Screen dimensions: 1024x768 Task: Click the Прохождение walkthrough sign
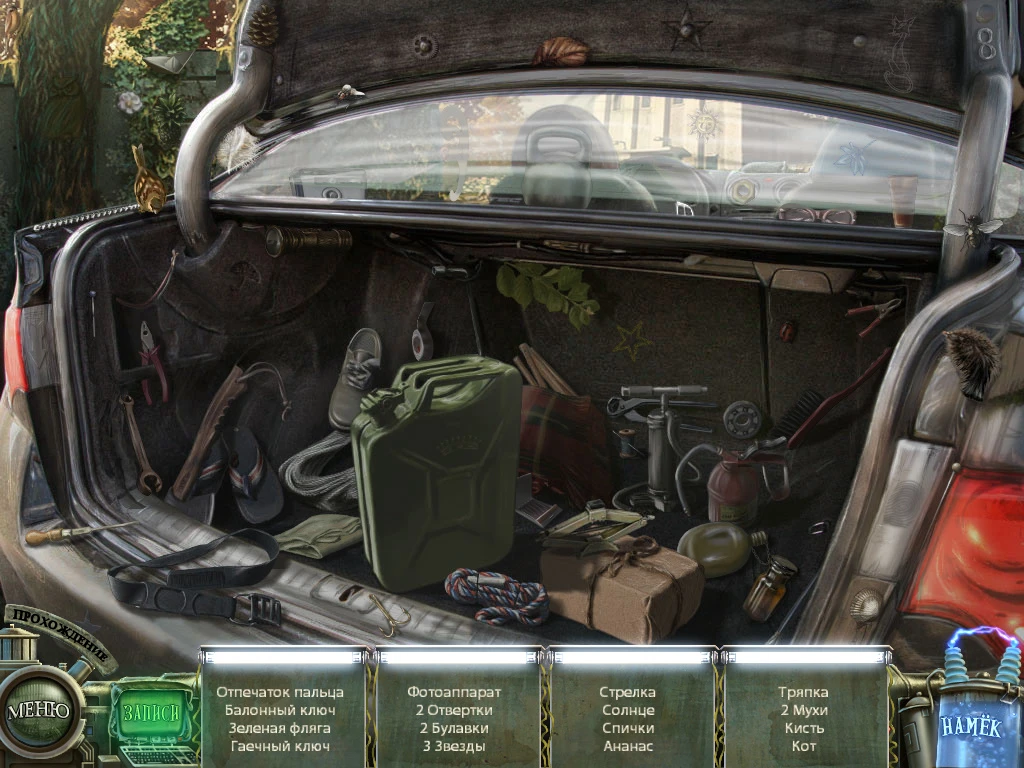[x=60, y=635]
